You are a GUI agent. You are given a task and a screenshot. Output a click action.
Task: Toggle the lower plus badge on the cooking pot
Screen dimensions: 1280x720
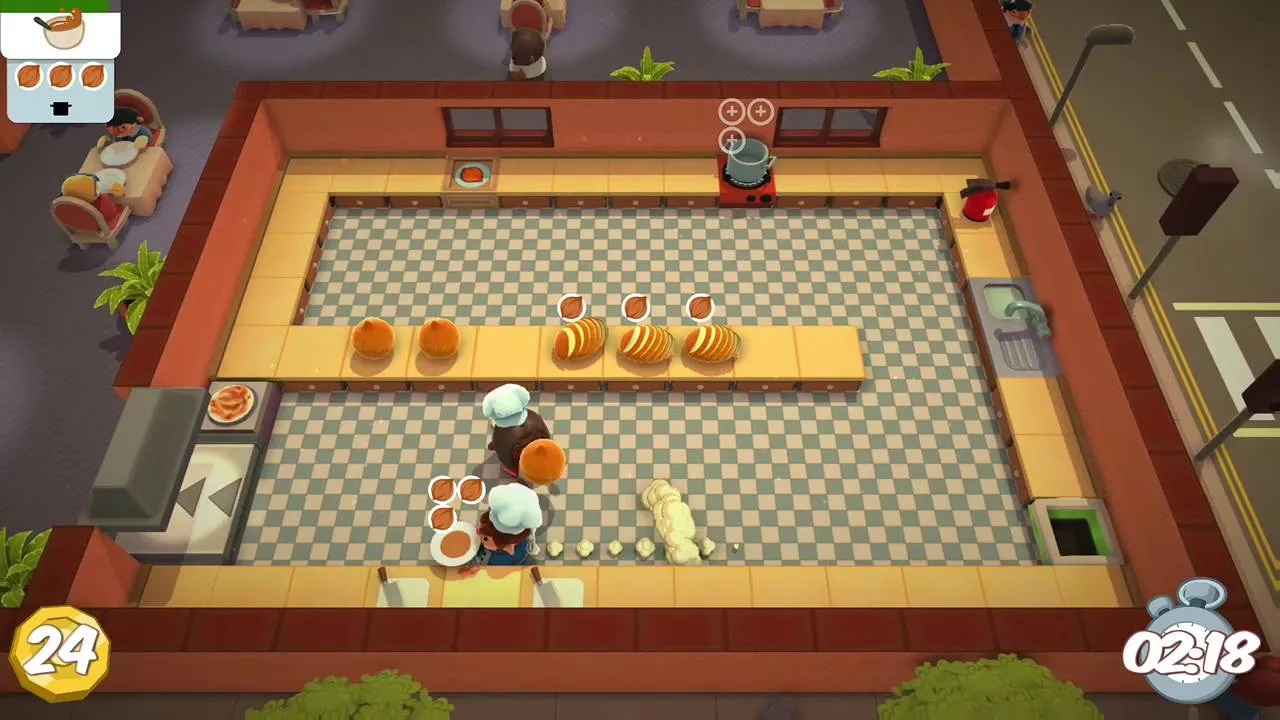(731, 140)
